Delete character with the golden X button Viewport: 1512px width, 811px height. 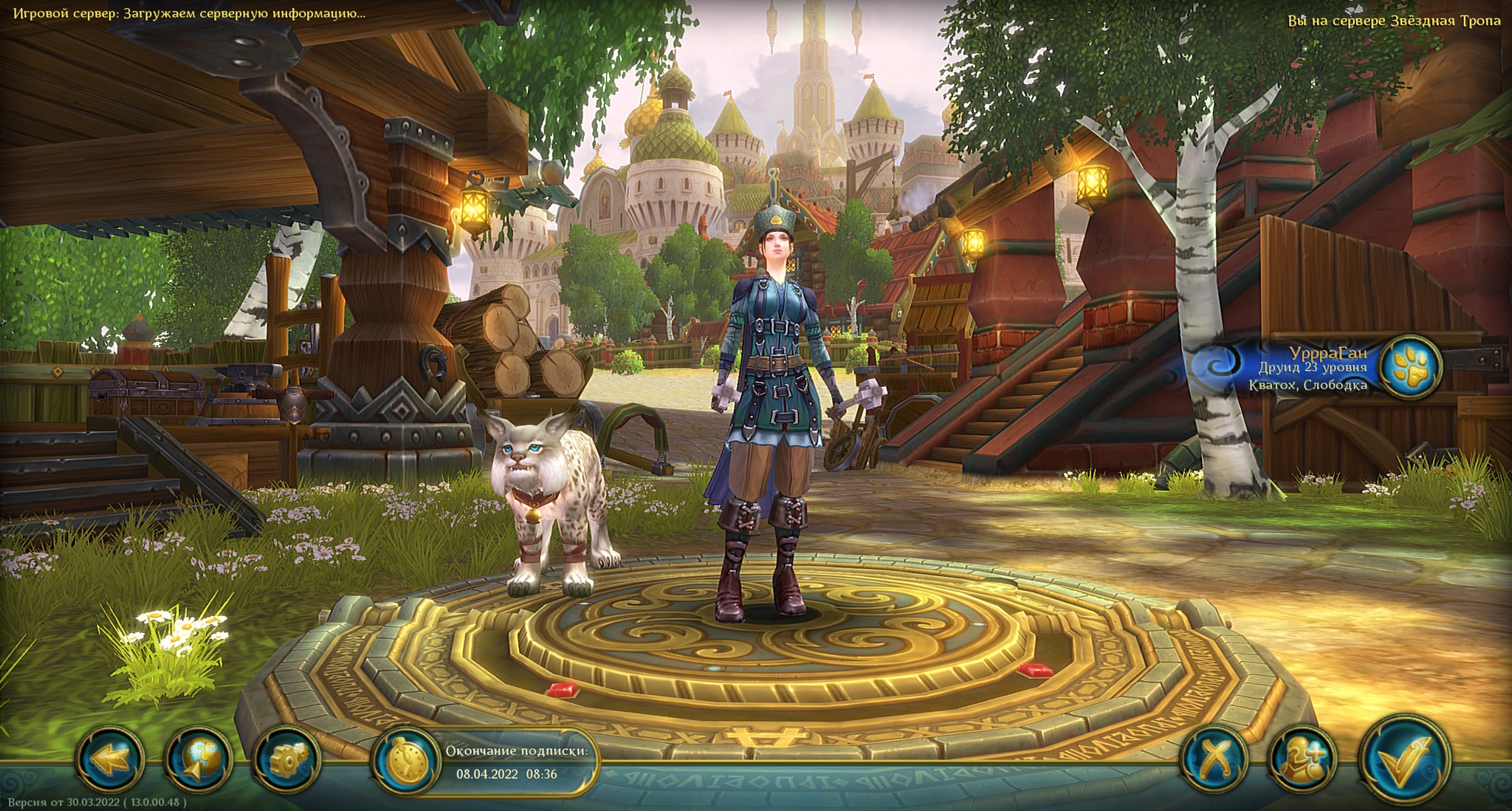1214,759
